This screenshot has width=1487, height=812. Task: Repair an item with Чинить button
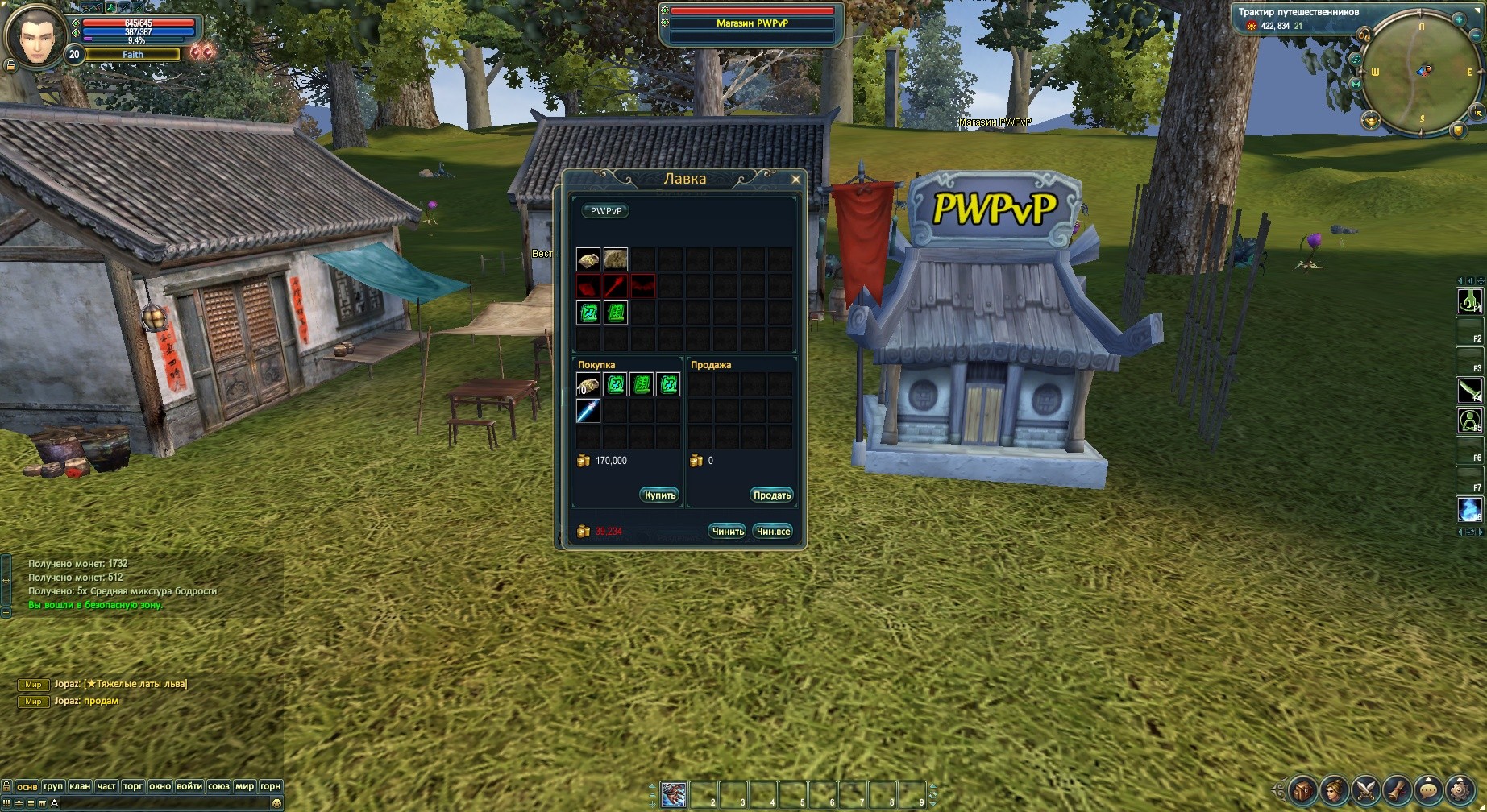[x=728, y=532]
